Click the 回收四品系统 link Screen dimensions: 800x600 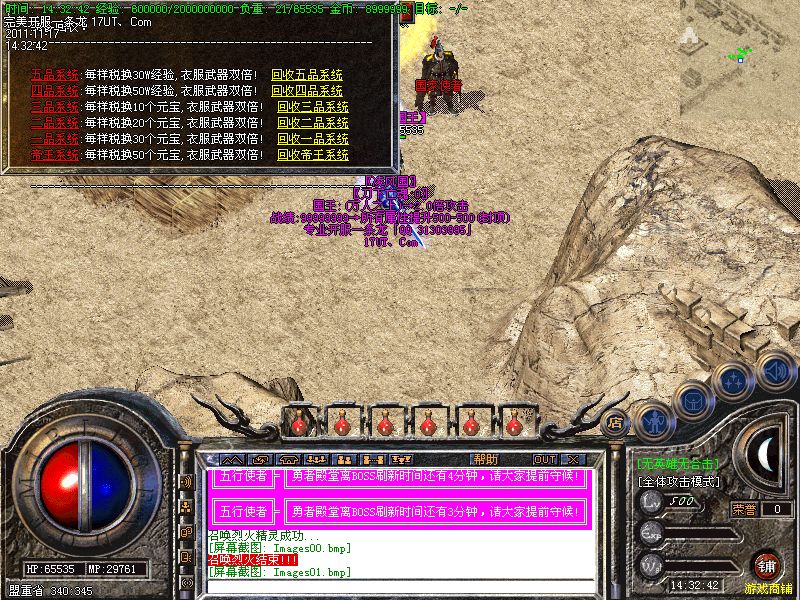[307, 91]
